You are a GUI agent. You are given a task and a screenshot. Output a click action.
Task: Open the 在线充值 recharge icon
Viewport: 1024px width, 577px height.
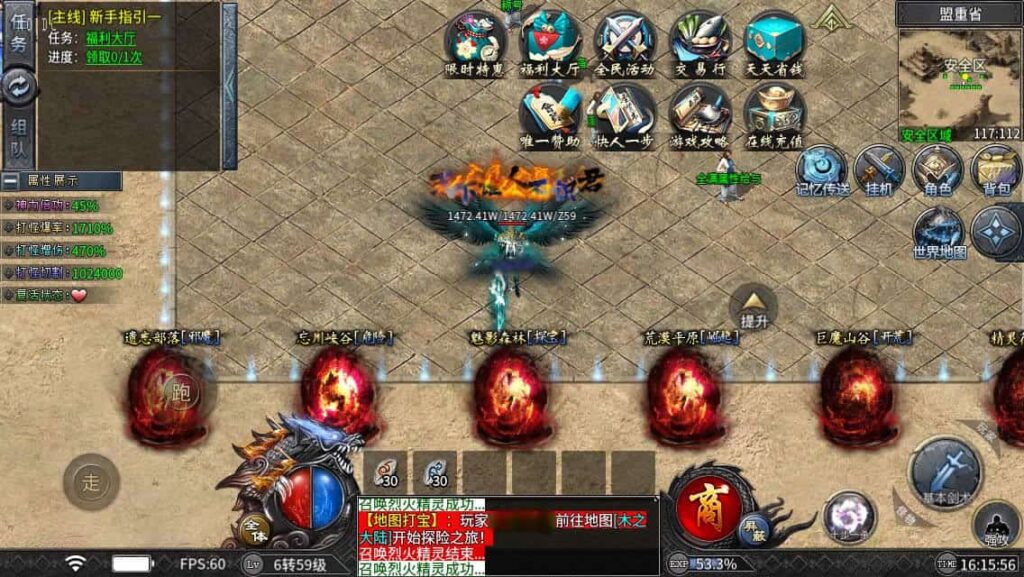point(775,112)
